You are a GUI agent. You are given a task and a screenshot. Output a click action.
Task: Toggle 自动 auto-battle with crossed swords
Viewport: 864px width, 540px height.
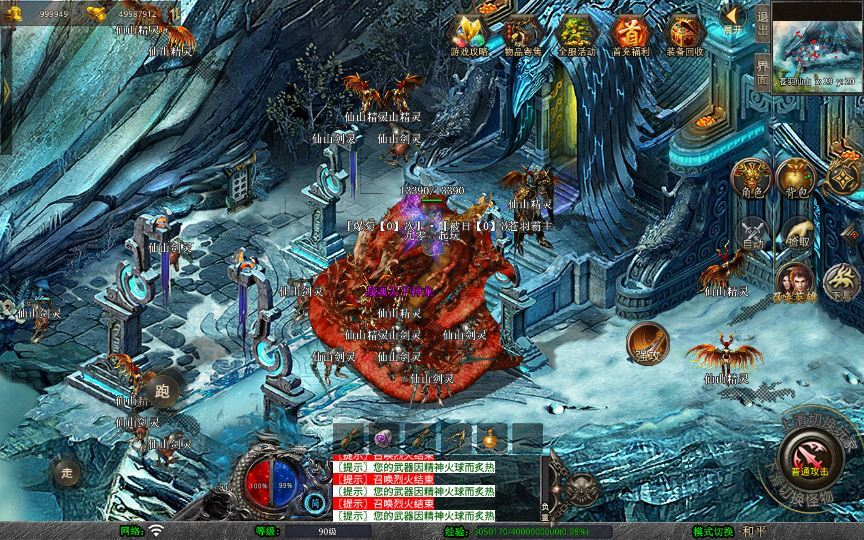[753, 235]
